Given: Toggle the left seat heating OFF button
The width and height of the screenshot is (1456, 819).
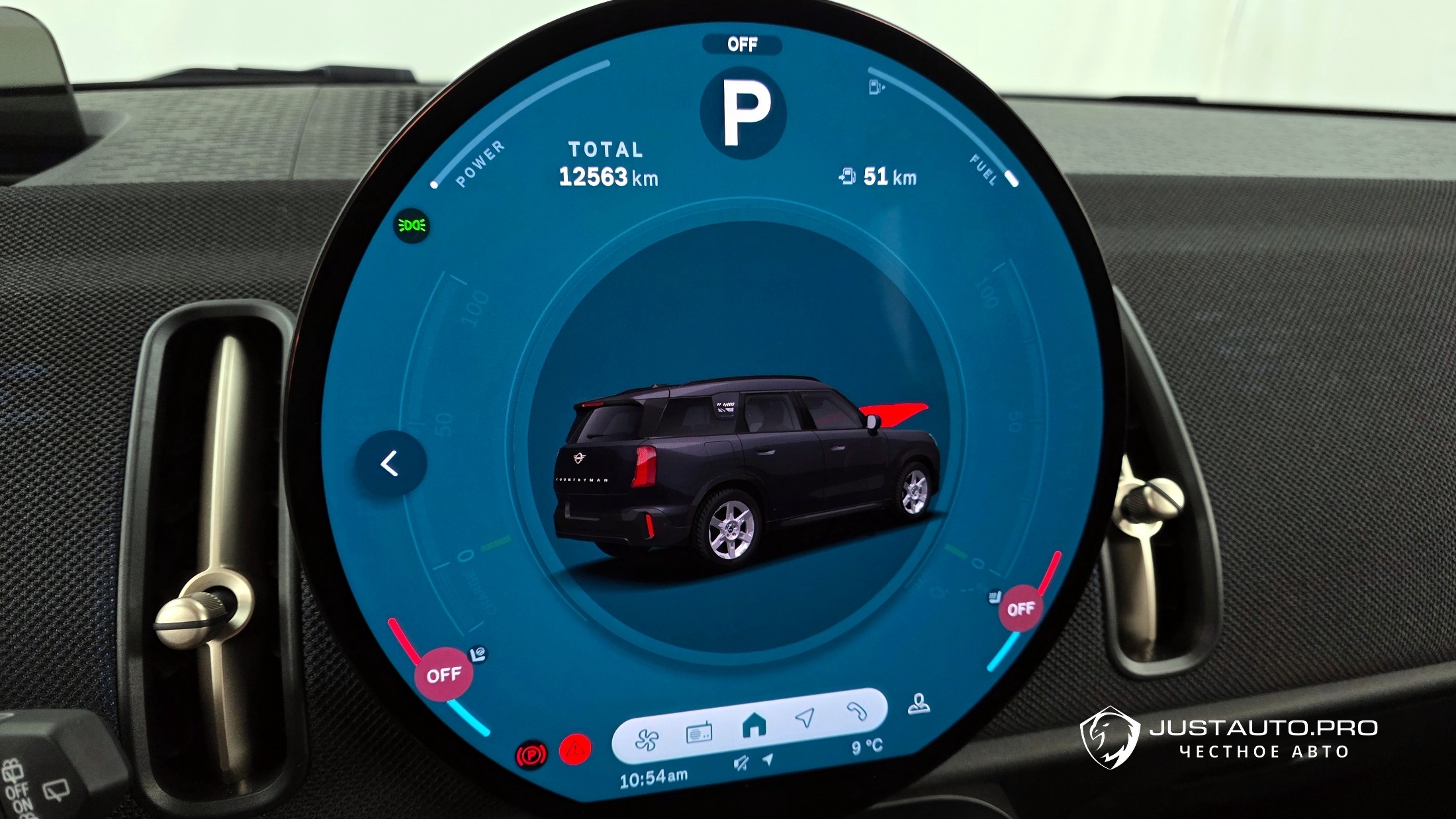Looking at the screenshot, I should [x=443, y=675].
